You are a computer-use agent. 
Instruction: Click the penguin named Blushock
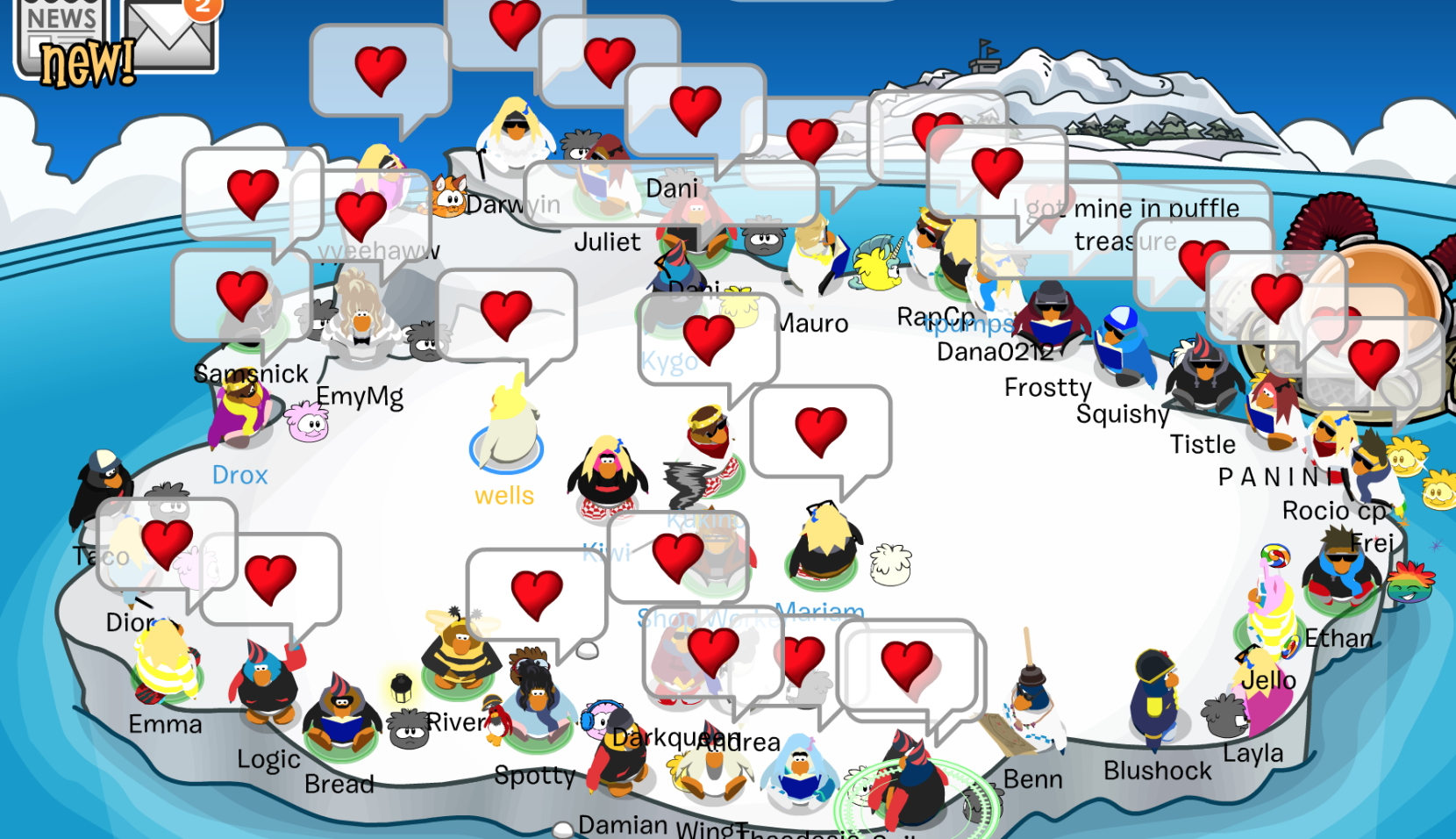click(x=1154, y=702)
